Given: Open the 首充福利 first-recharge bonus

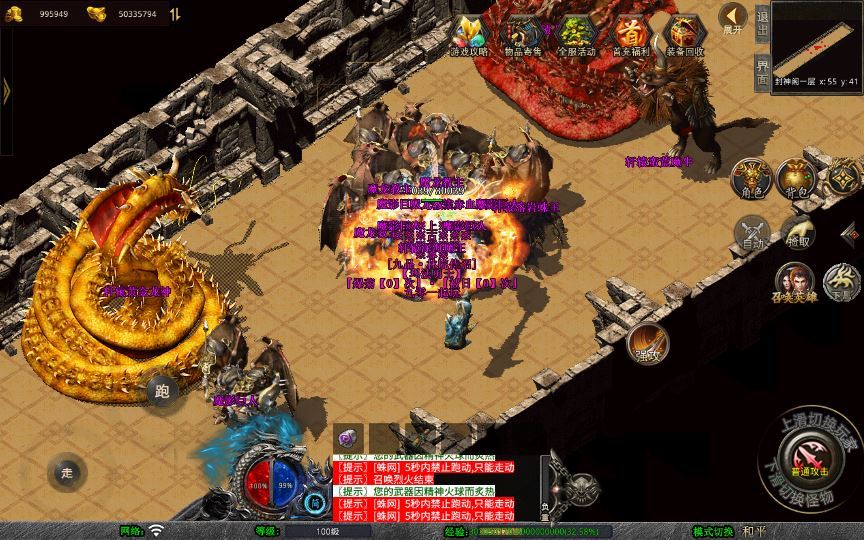Looking at the screenshot, I should coord(630,35).
